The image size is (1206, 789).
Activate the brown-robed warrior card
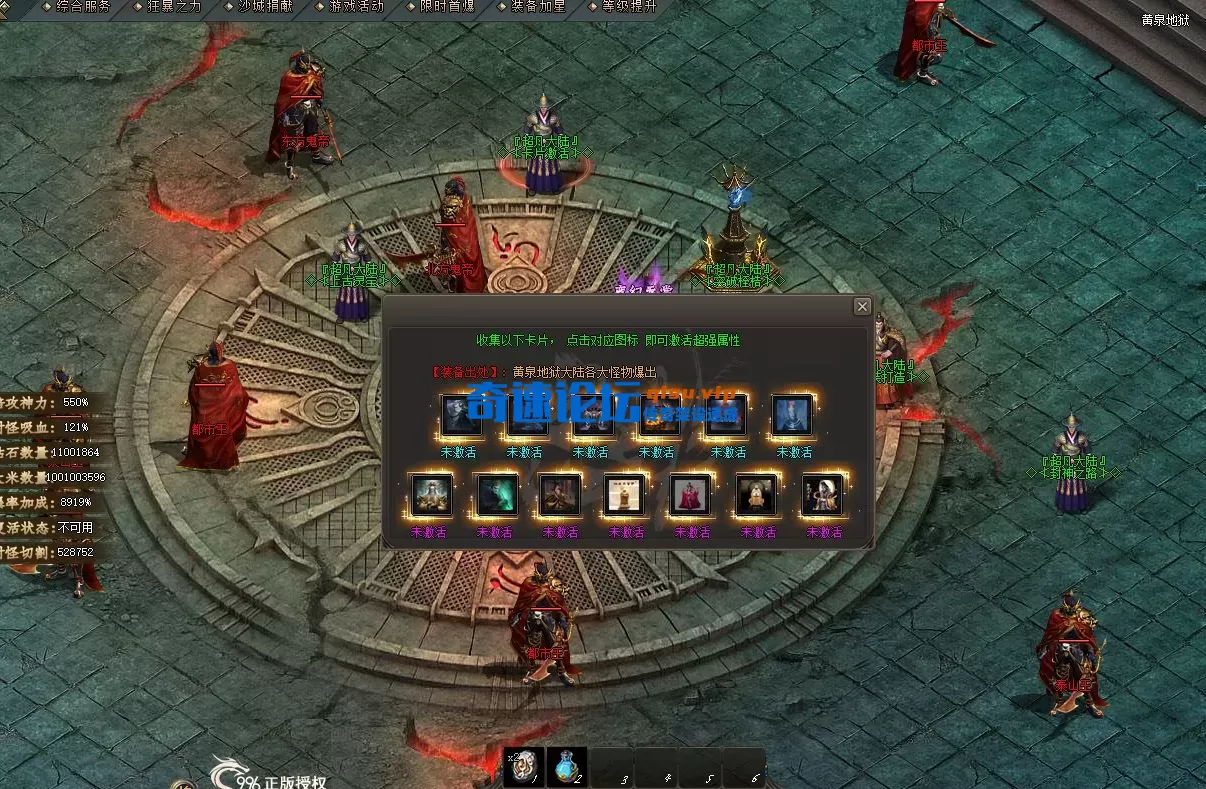point(560,494)
